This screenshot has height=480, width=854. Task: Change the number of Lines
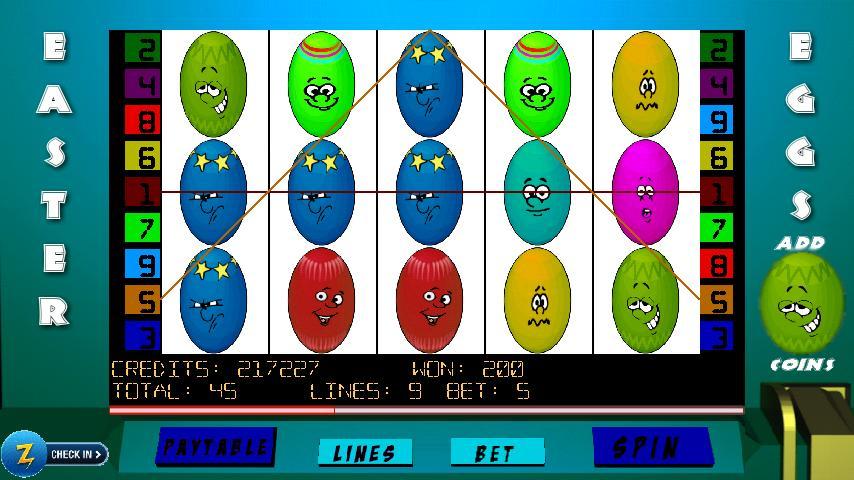point(364,453)
